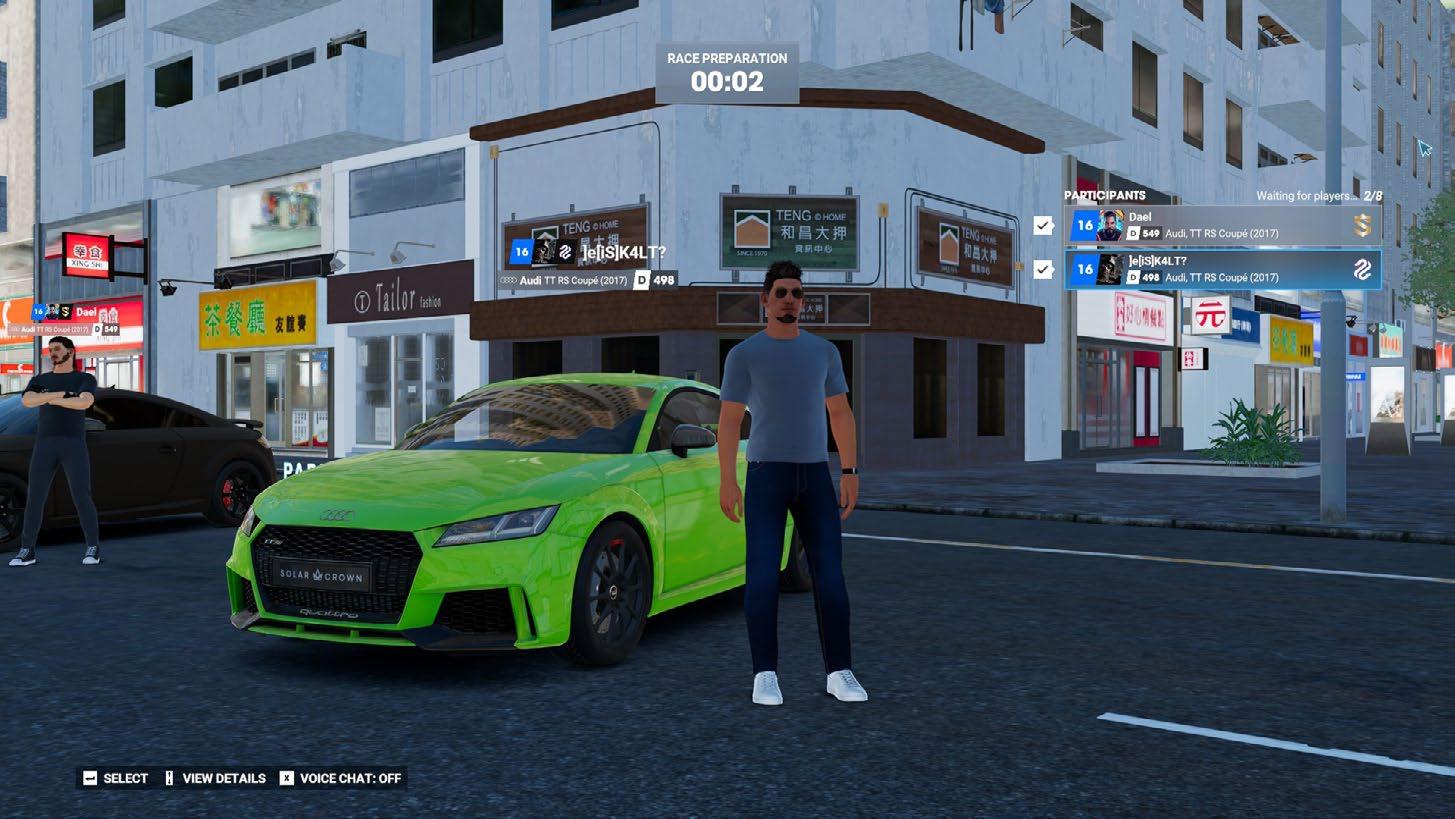Image resolution: width=1455 pixels, height=819 pixels.
Task: Click the View Details option
Action: [215, 778]
